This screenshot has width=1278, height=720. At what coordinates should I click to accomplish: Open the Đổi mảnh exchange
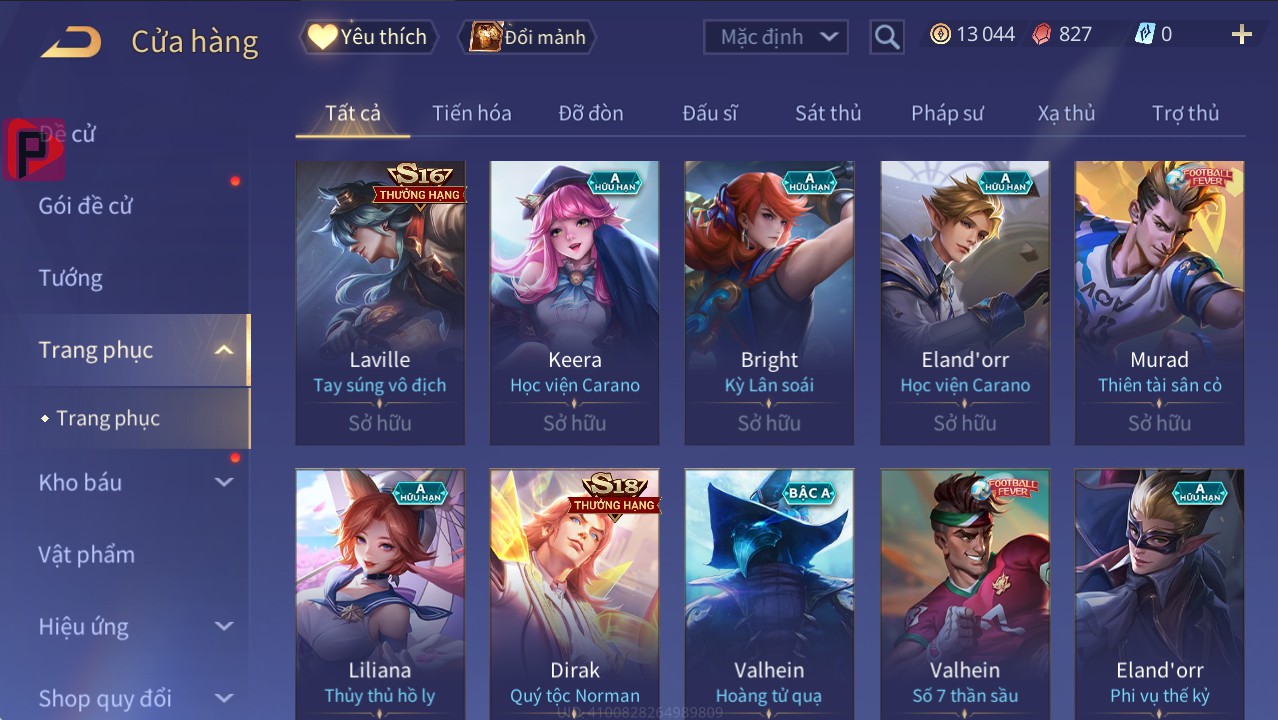[x=528, y=37]
